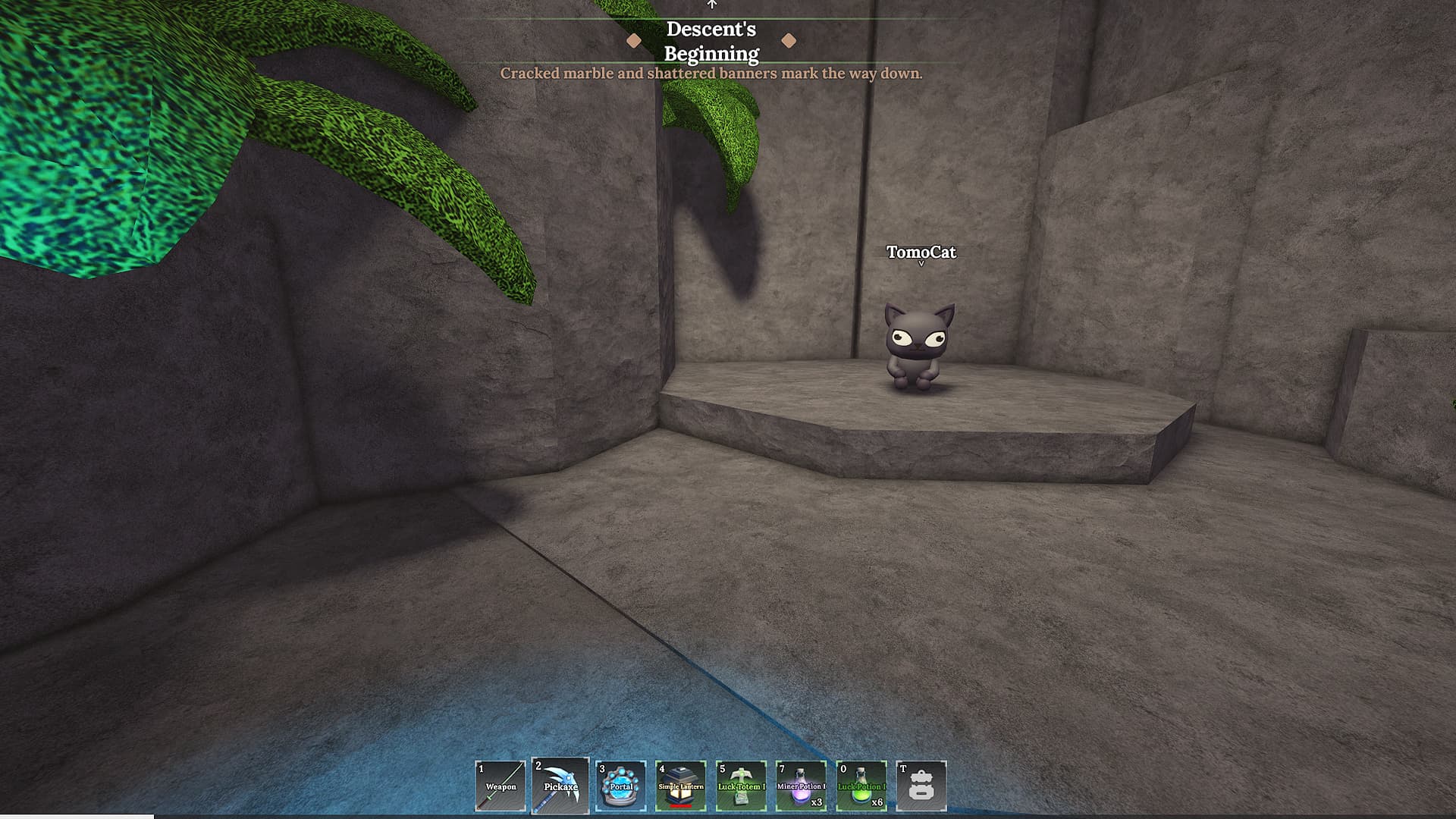Click the x3 counter on Miner Potion
Viewport: 1456px width, 819px height.
[817, 804]
